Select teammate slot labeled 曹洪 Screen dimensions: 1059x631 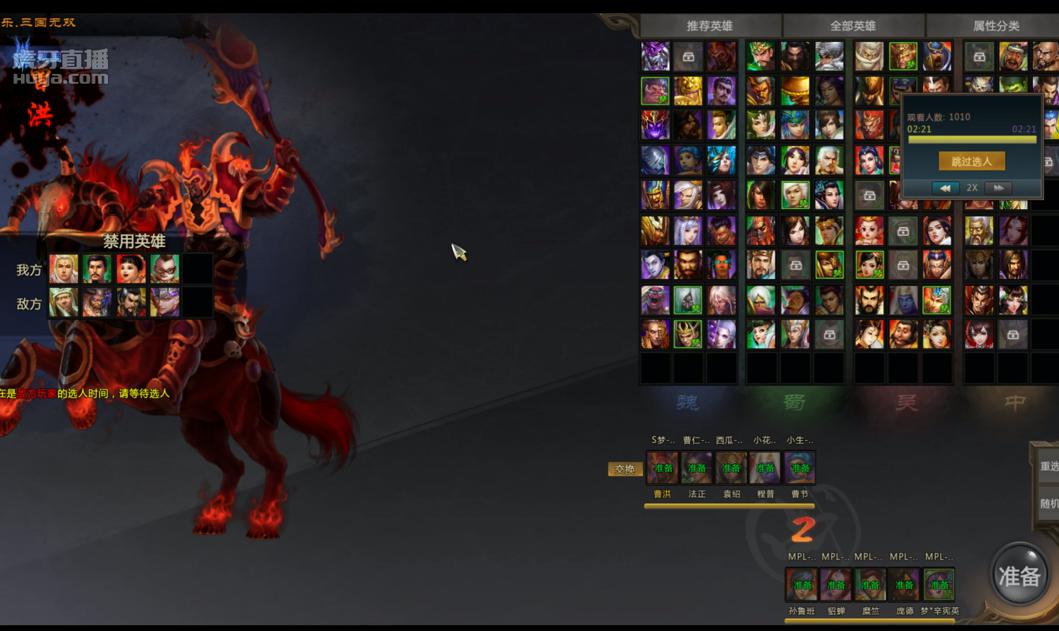click(662, 468)
